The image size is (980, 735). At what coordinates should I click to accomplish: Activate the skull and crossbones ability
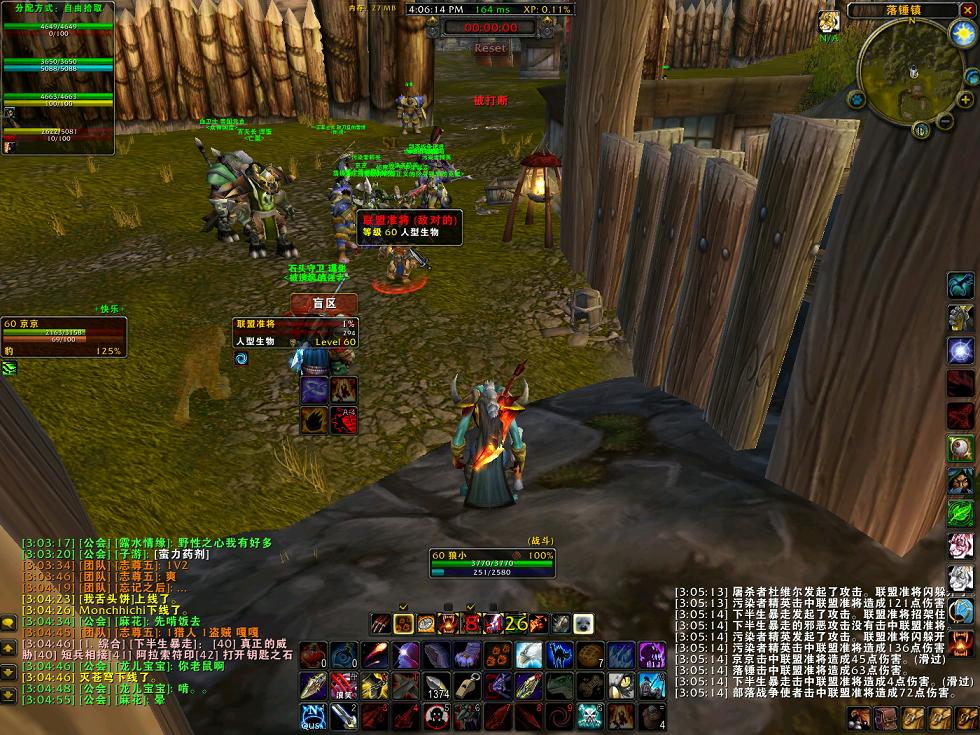click(590, 716)
